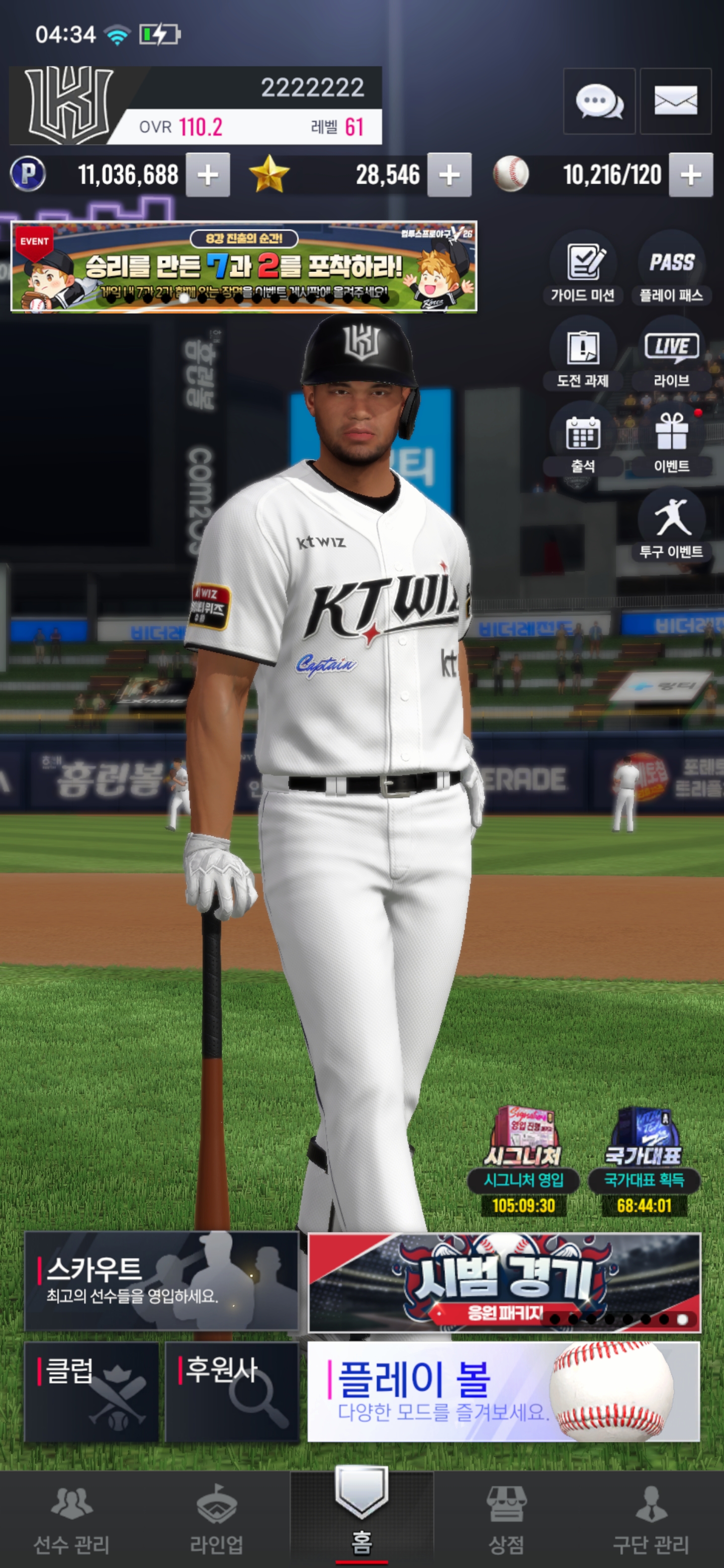This screenshot has width=724, height=1568.
Task: Open the 투구 이벤트 pitching event
Action: coord(671,526)
